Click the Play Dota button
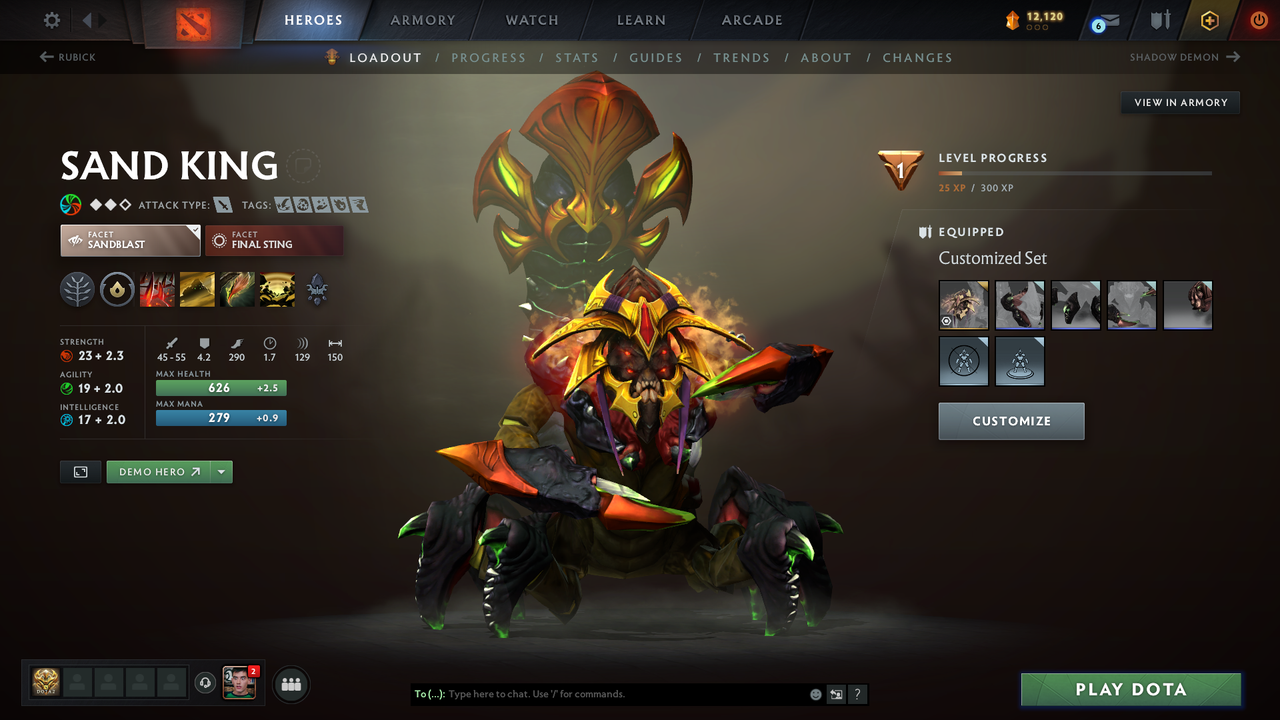 coord(1130,689)
